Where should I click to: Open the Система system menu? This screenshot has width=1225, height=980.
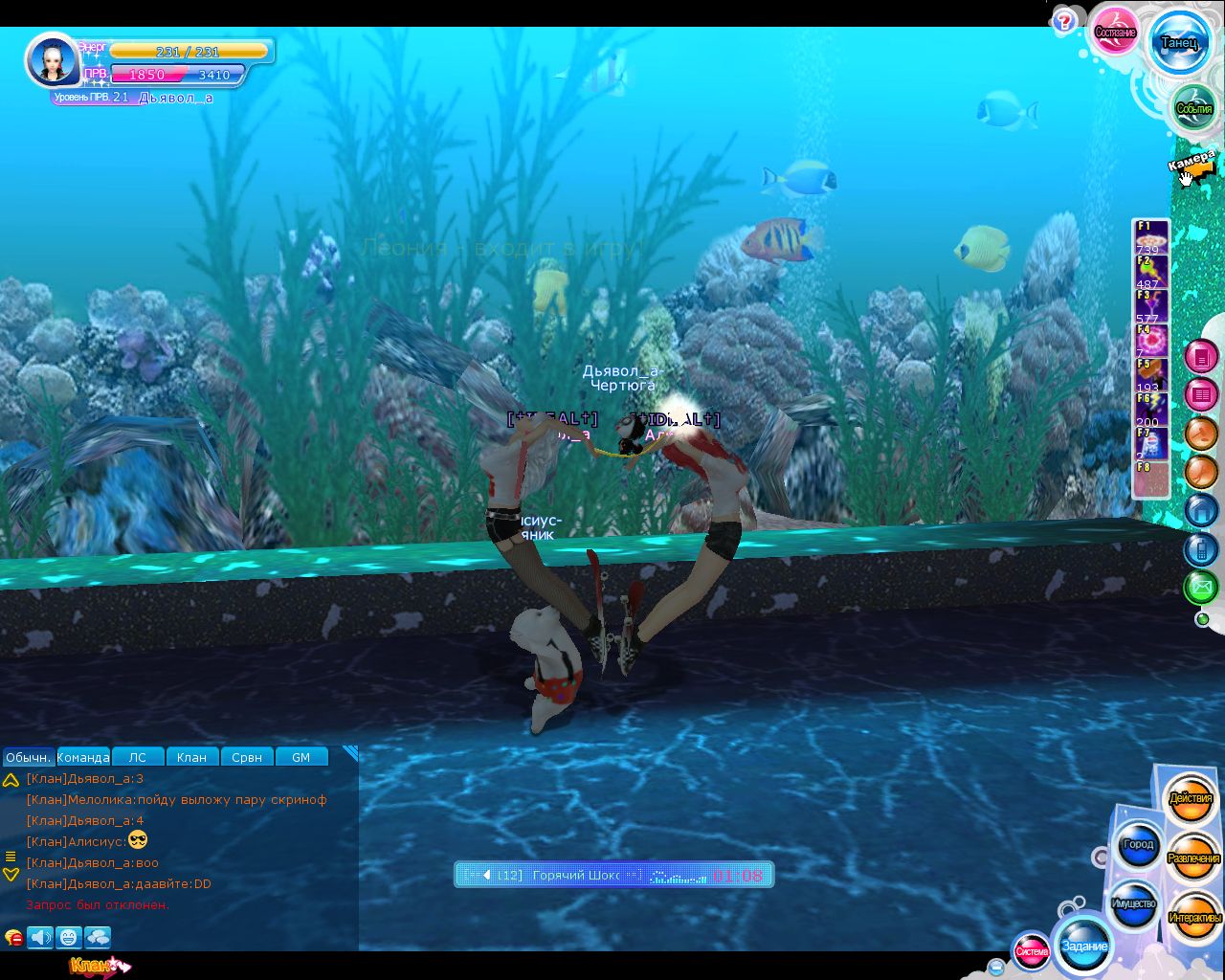(1032, 951)
